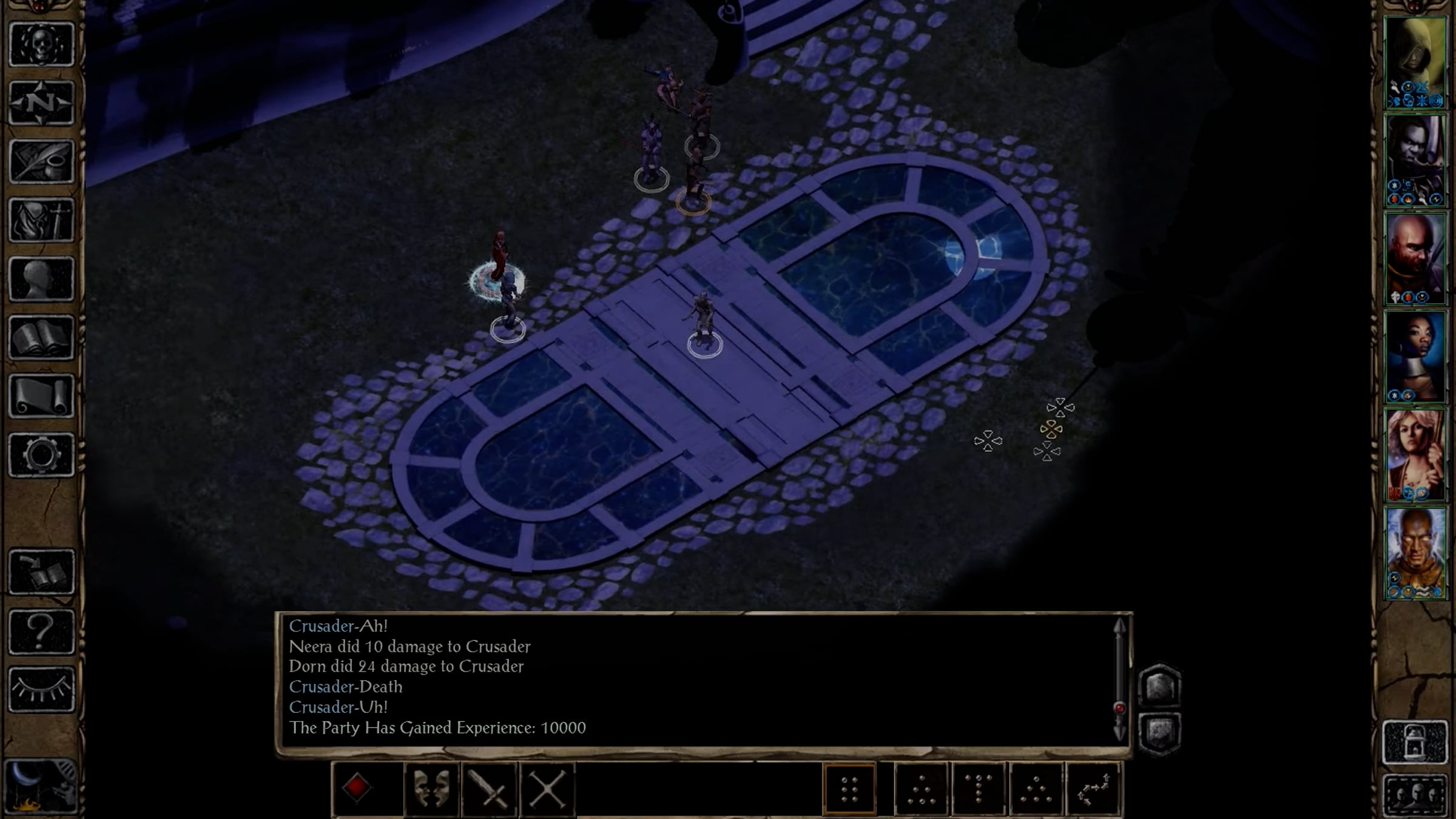Activate the sword attack action button

point(489,788)
